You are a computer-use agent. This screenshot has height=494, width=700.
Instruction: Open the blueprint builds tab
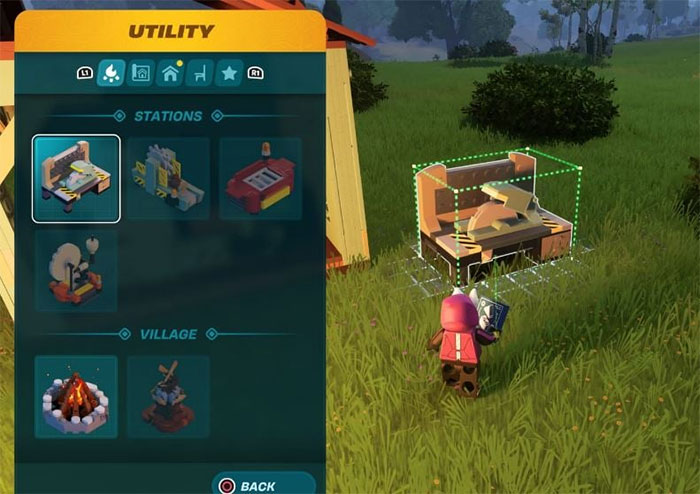coord(140,73)
